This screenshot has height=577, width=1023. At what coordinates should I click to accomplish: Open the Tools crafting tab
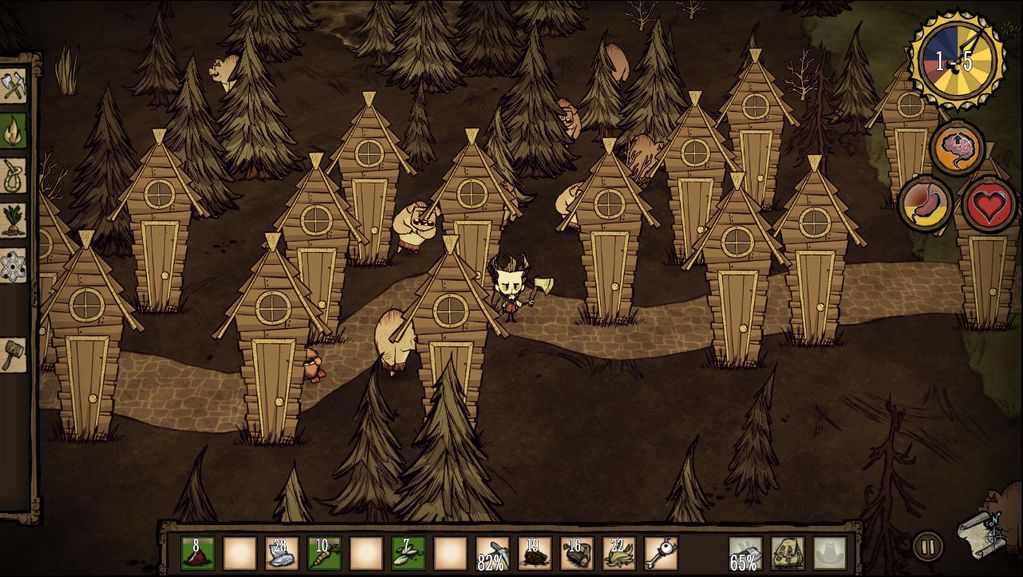(x=13, y=86)
